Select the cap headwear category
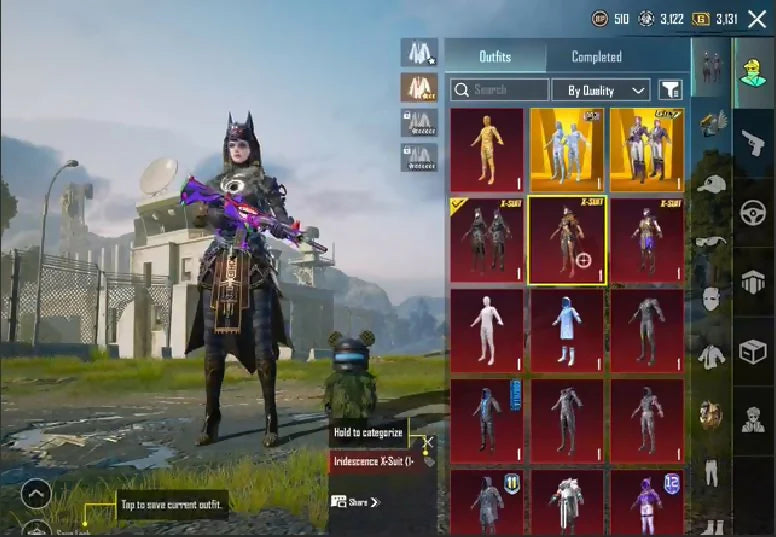Viewport: 776px width, 537px height. click(x=711, y=185)
